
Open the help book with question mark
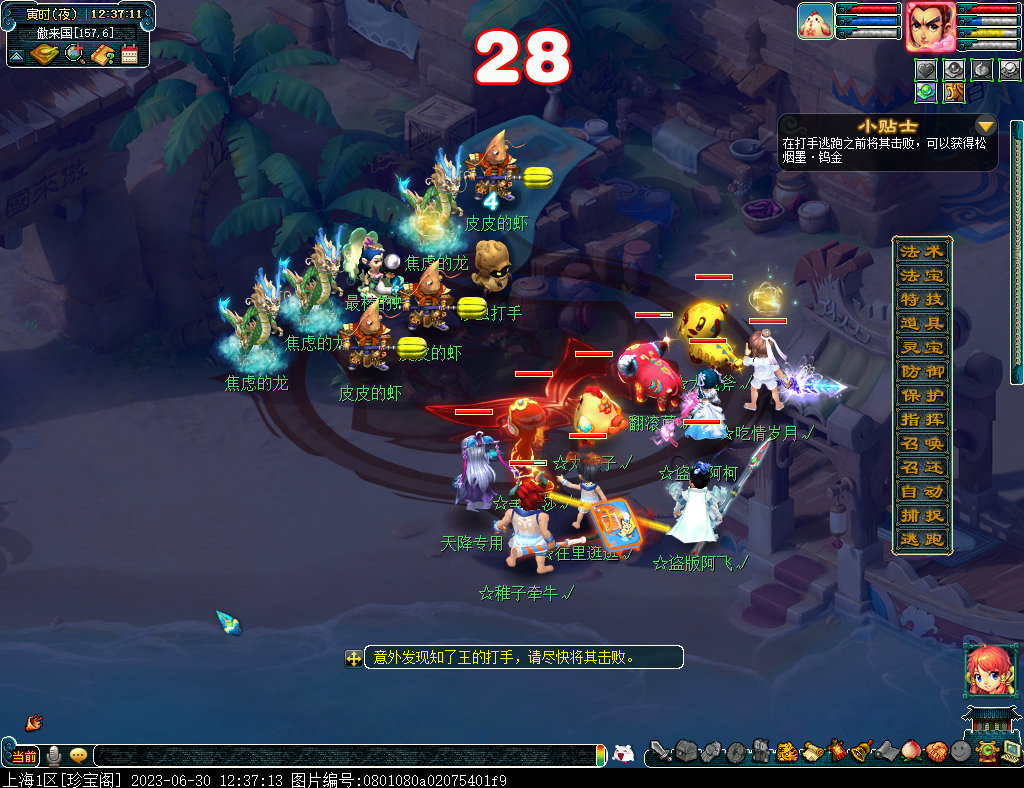[101, 54]
